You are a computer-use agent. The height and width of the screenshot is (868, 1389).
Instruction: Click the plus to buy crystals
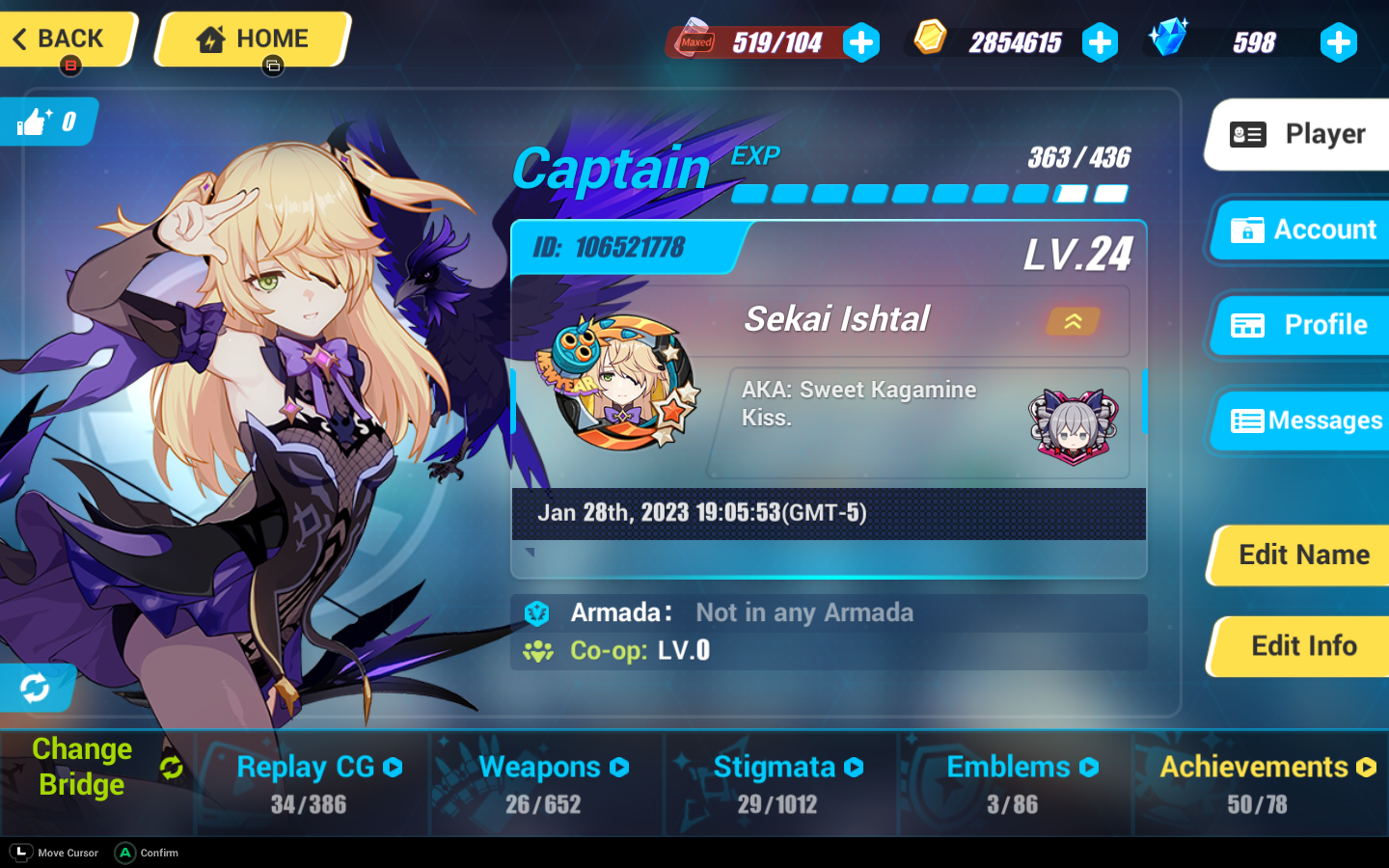(x=1339, y=41)
